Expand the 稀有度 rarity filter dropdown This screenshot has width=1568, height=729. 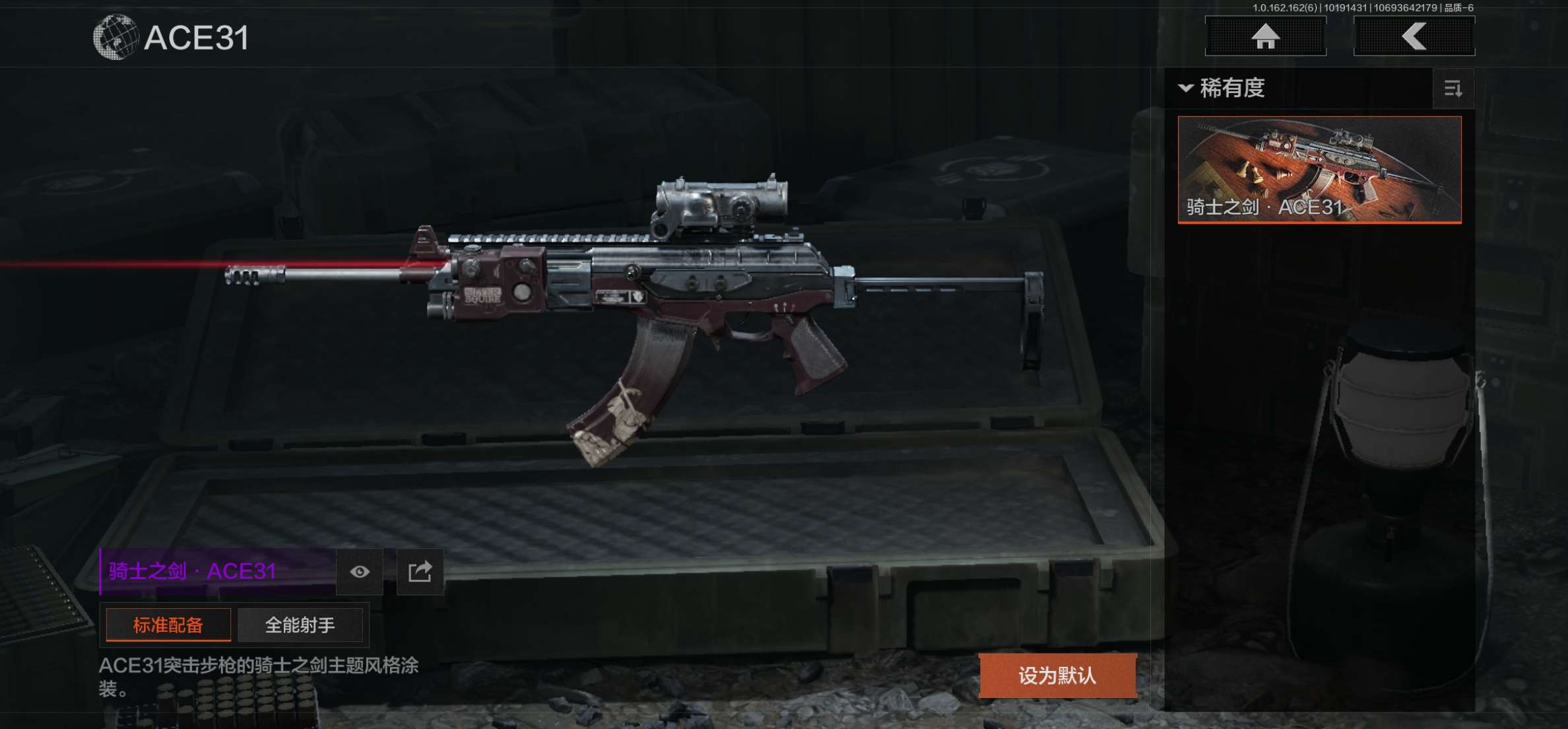1223,88
